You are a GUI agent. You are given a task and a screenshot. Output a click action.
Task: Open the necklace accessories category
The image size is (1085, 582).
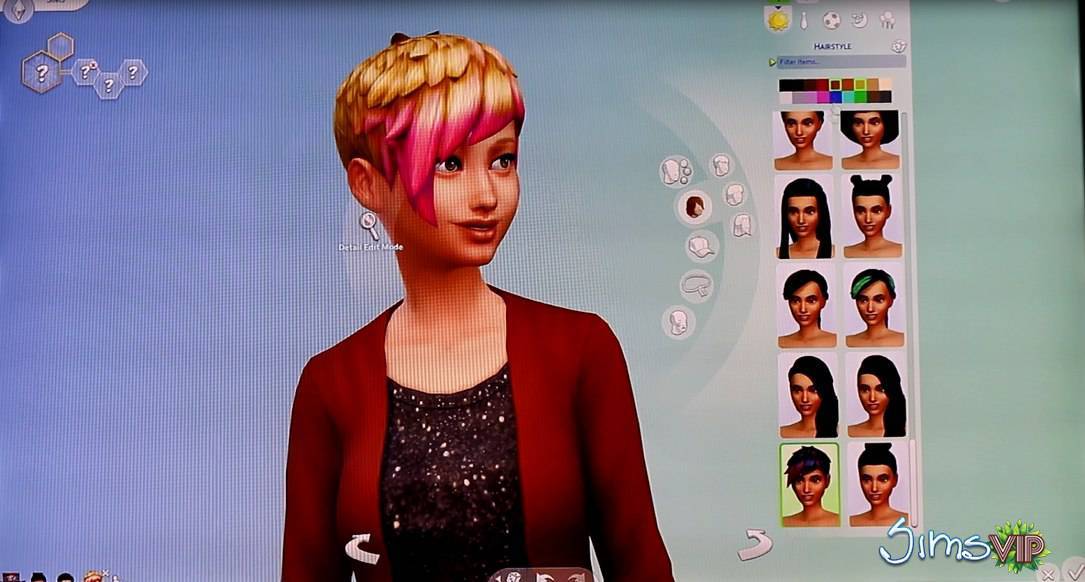pos(696,286)
